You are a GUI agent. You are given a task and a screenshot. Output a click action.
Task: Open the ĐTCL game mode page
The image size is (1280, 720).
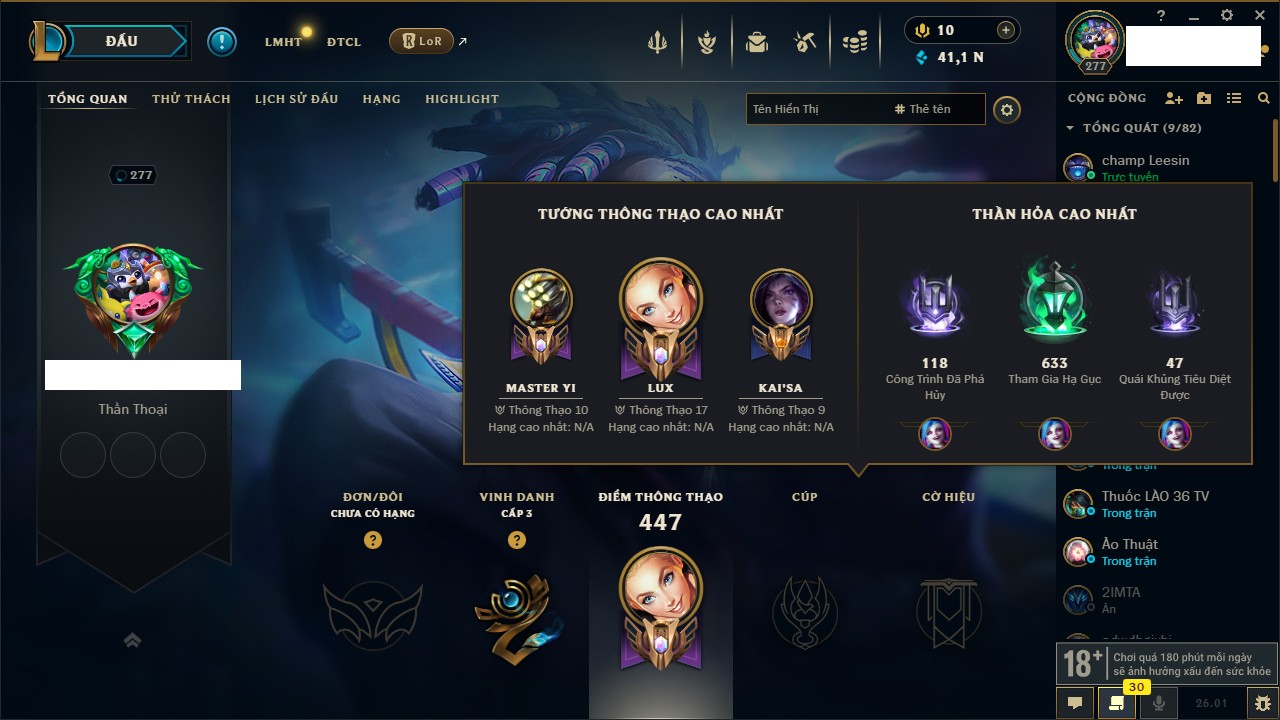point(344,42)
